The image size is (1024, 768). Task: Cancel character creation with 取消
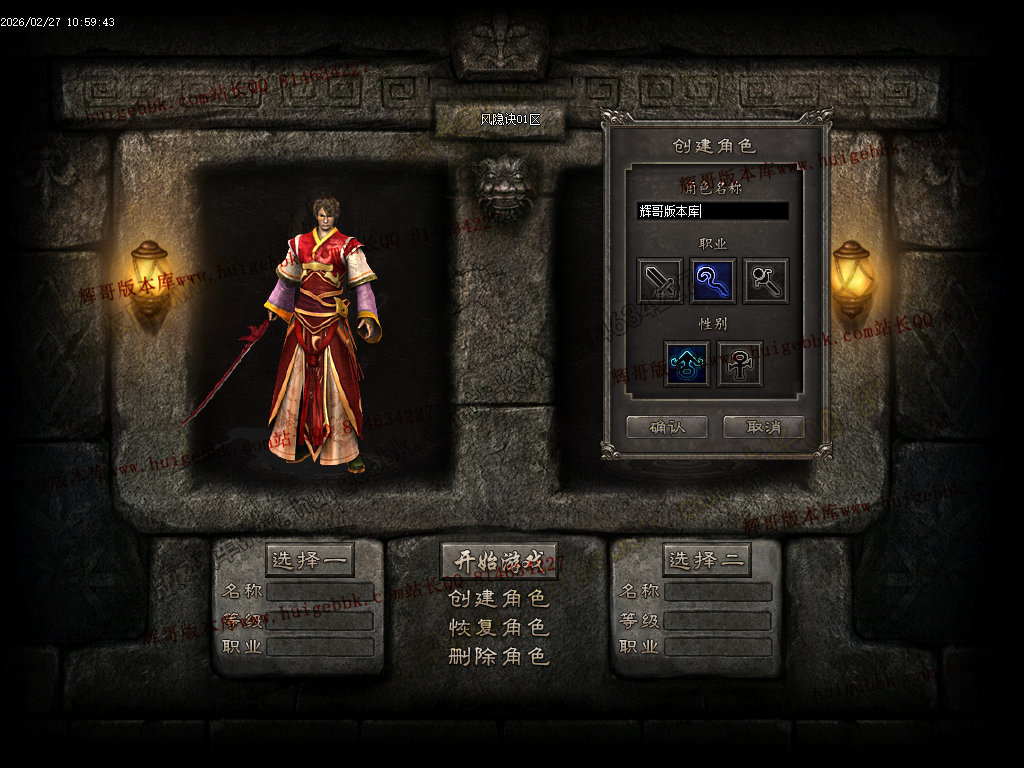coord(763,427)
